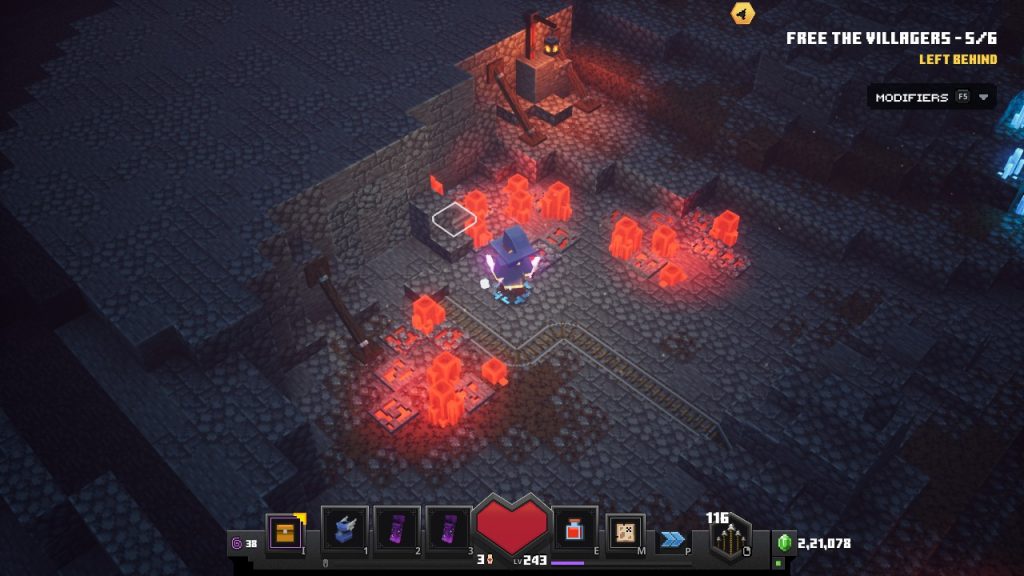
Task: Activate the blue double-arrow roll icon
Action: pyautogui.click(x=673, y=539)
